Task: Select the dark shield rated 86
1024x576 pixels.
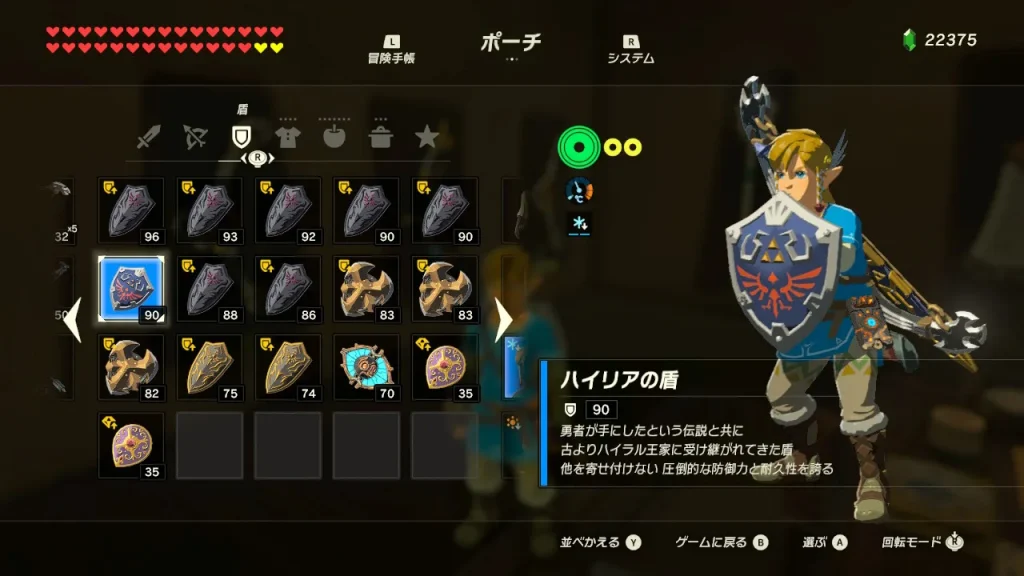Action: pos(287,288)
